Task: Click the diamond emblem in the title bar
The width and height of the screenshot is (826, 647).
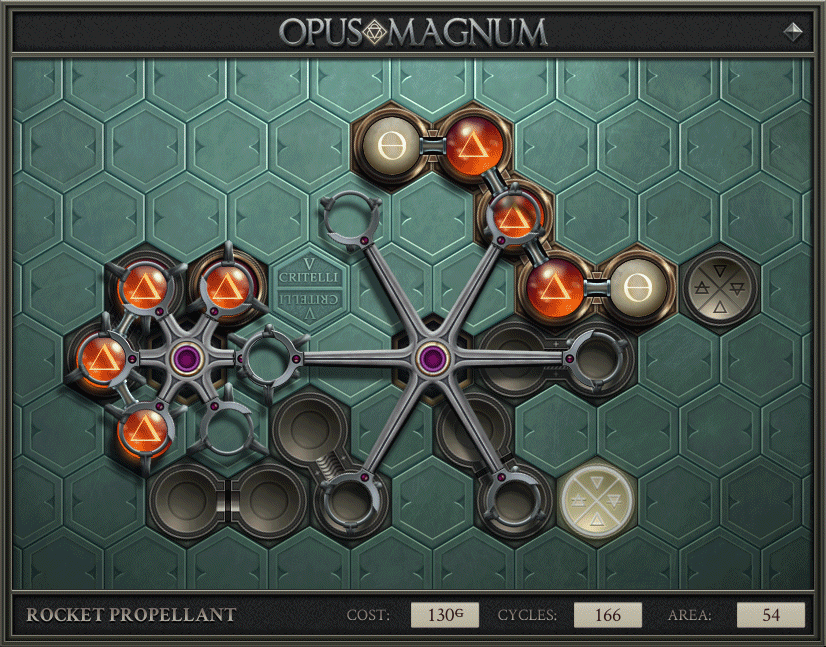Action: [794, 31]
